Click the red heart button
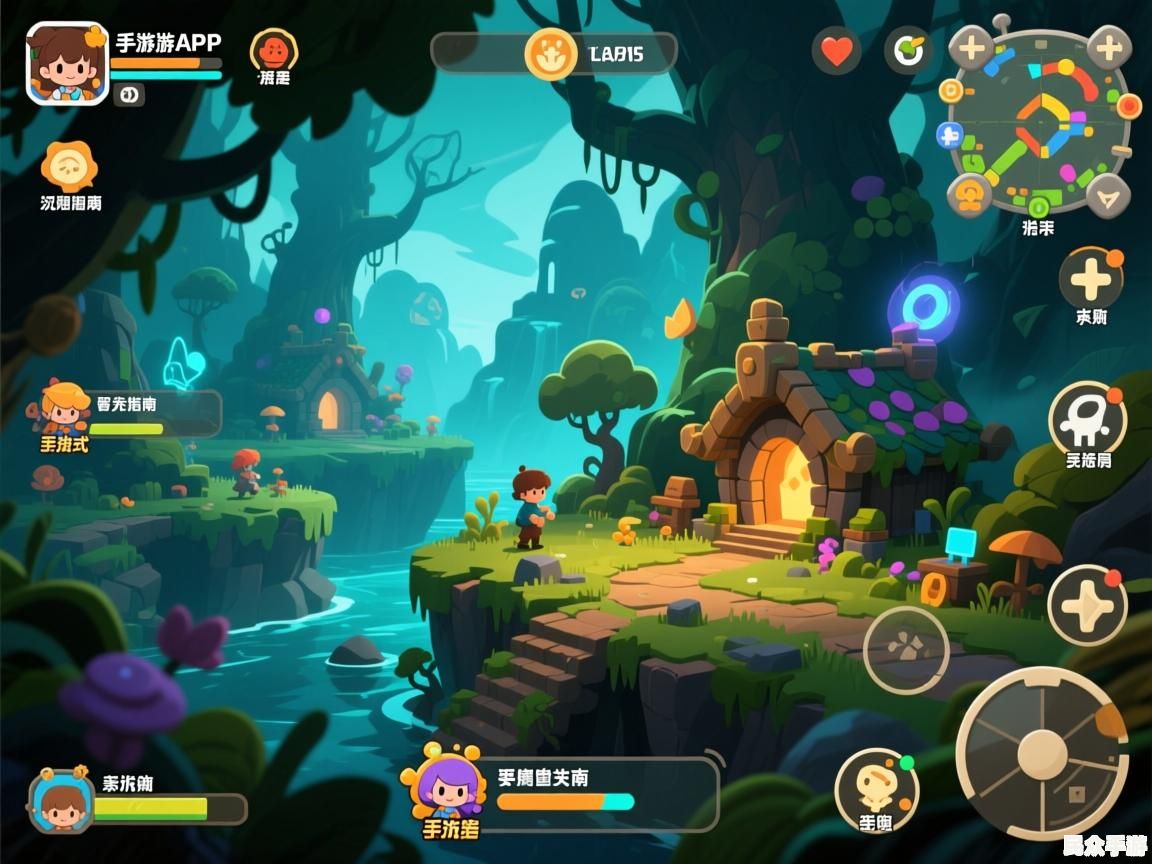The width and height of the screenshot is (1152, 864). pos(836,51)
